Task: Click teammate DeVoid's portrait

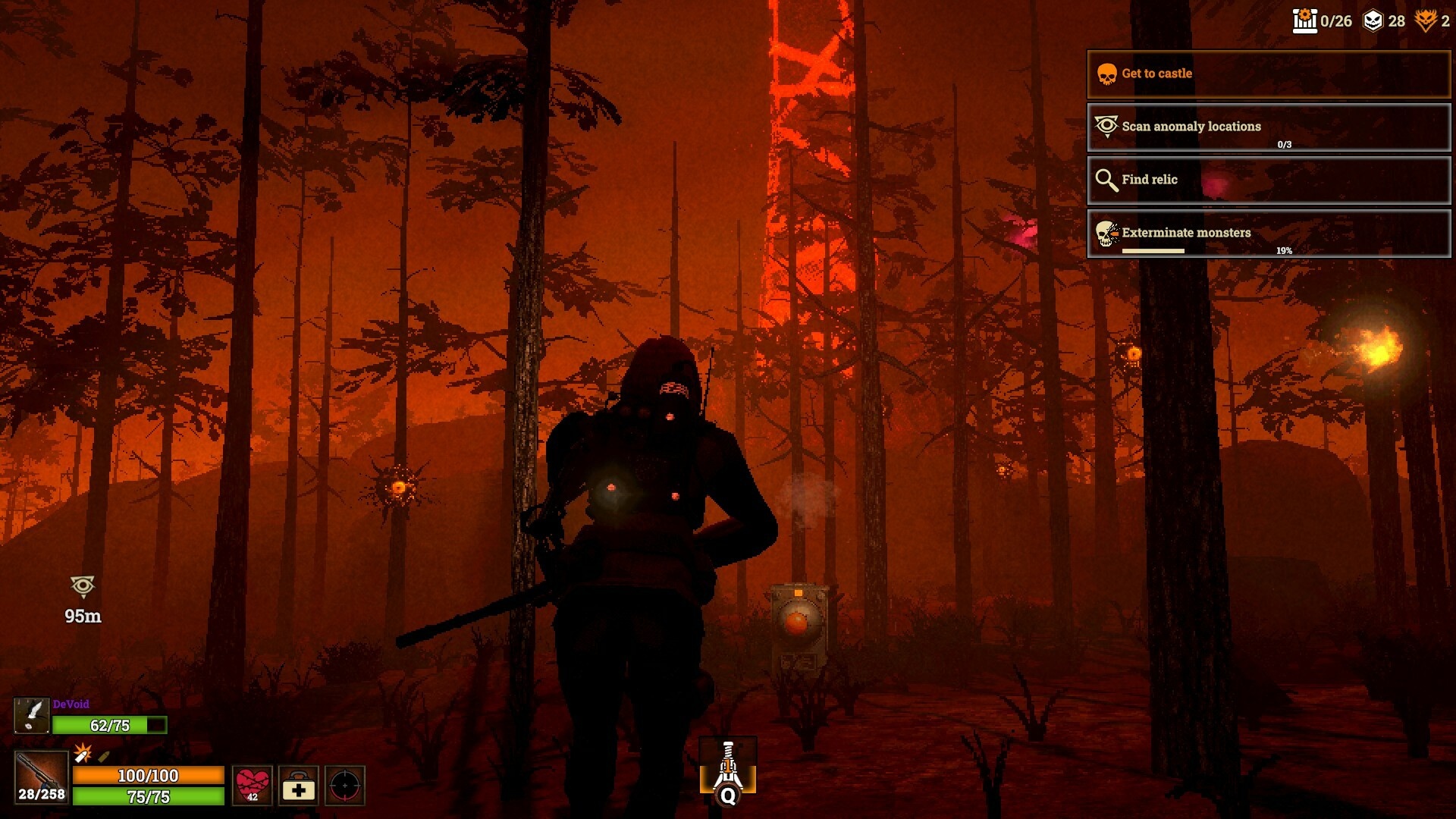Action: (x=32, y=715)
